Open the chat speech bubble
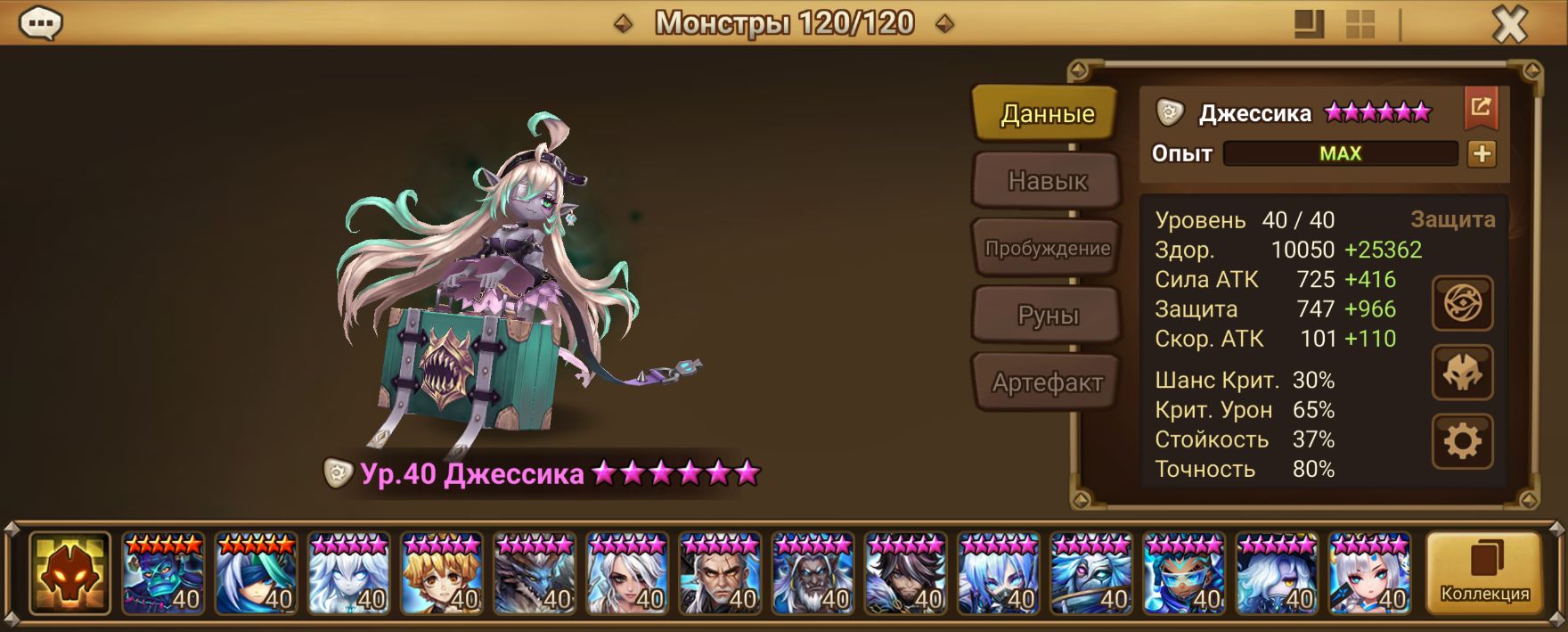The width and height of the screenshot is (1568, 632). pos(41,23)
